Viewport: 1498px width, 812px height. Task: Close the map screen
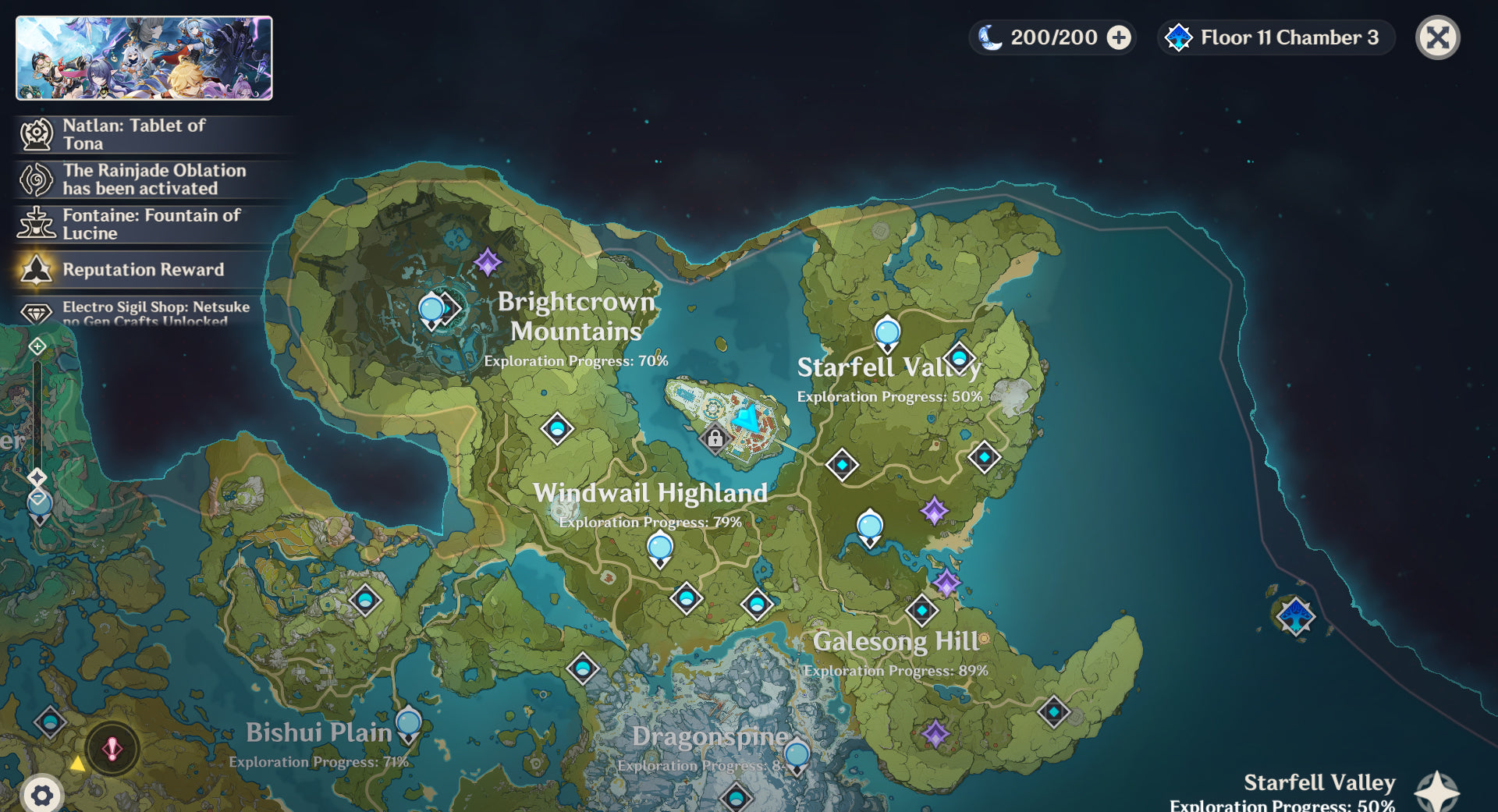tap(1437, 37)
